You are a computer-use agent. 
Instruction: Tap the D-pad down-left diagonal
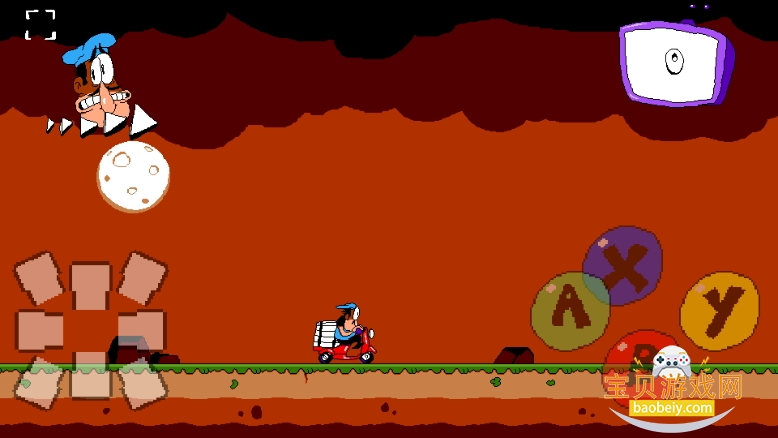pyautogui.click(x=39, y=382)
